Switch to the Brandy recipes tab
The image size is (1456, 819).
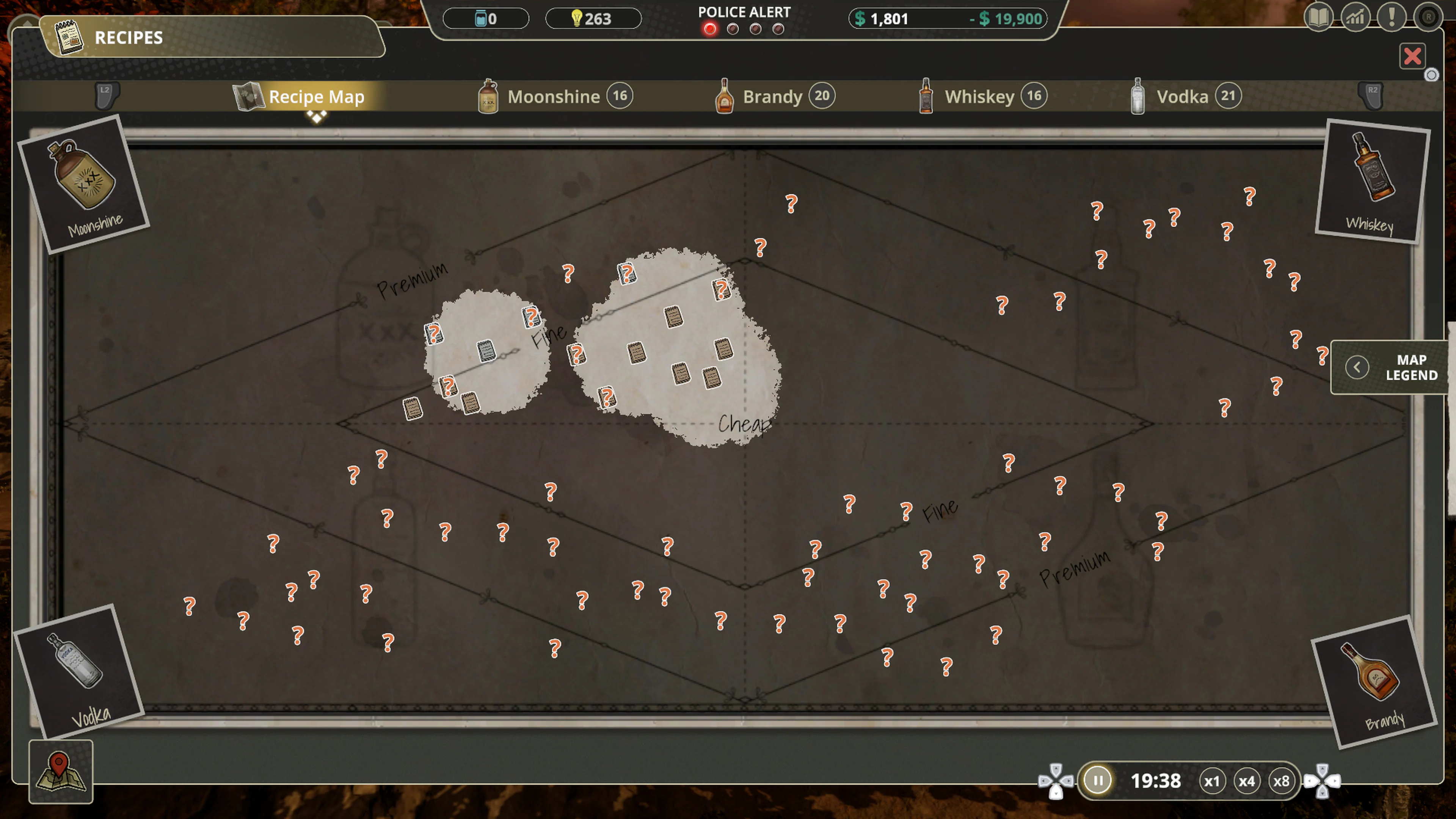(x=772, y=96)
